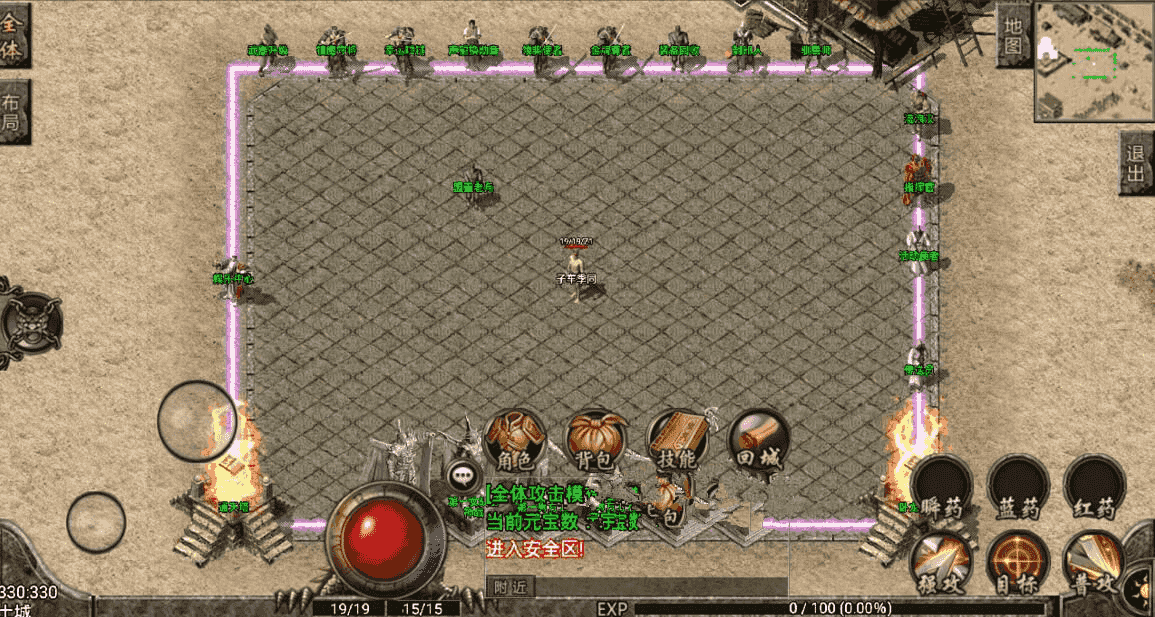Select the 目标 target lock button
The width and height of the screenshot is (1155, 617).
(x=1017, y=562)
